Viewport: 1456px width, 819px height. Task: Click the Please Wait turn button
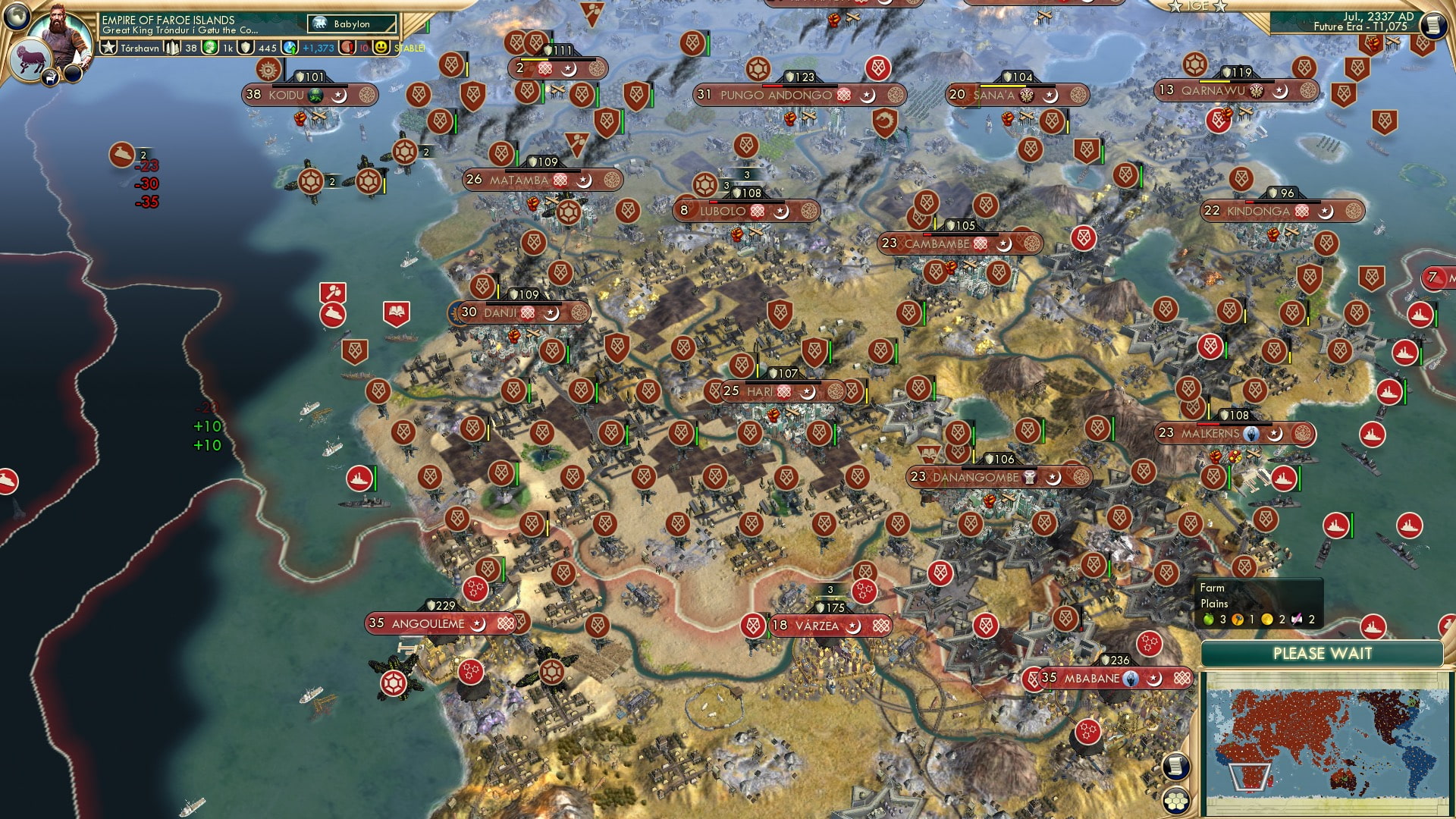[x=1322, y=654]
